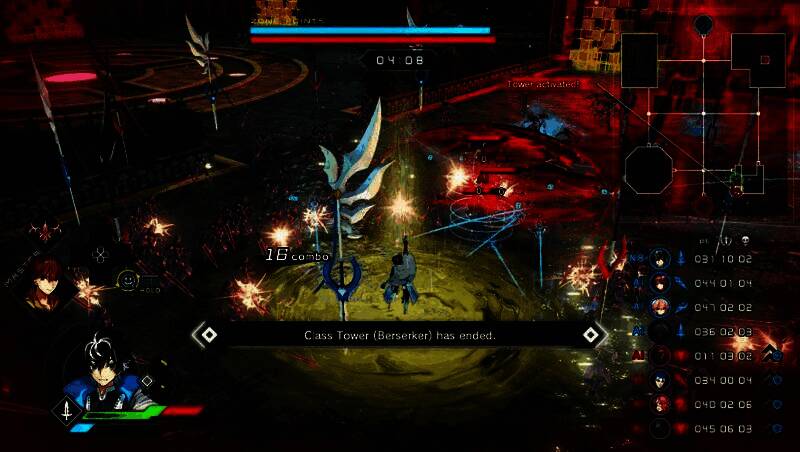Screen dimensions: 800x452
Task: Click the right diamond on the notification banner
Action: pos(591,334)
